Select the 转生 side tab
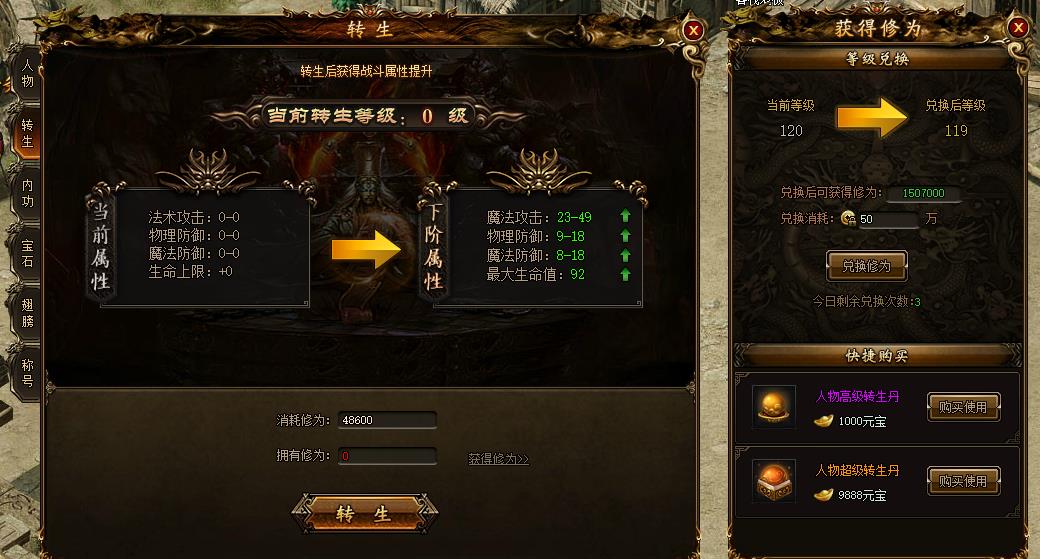Image resolution: width=1040 pixels, height=559 pixels. (27, 134)
